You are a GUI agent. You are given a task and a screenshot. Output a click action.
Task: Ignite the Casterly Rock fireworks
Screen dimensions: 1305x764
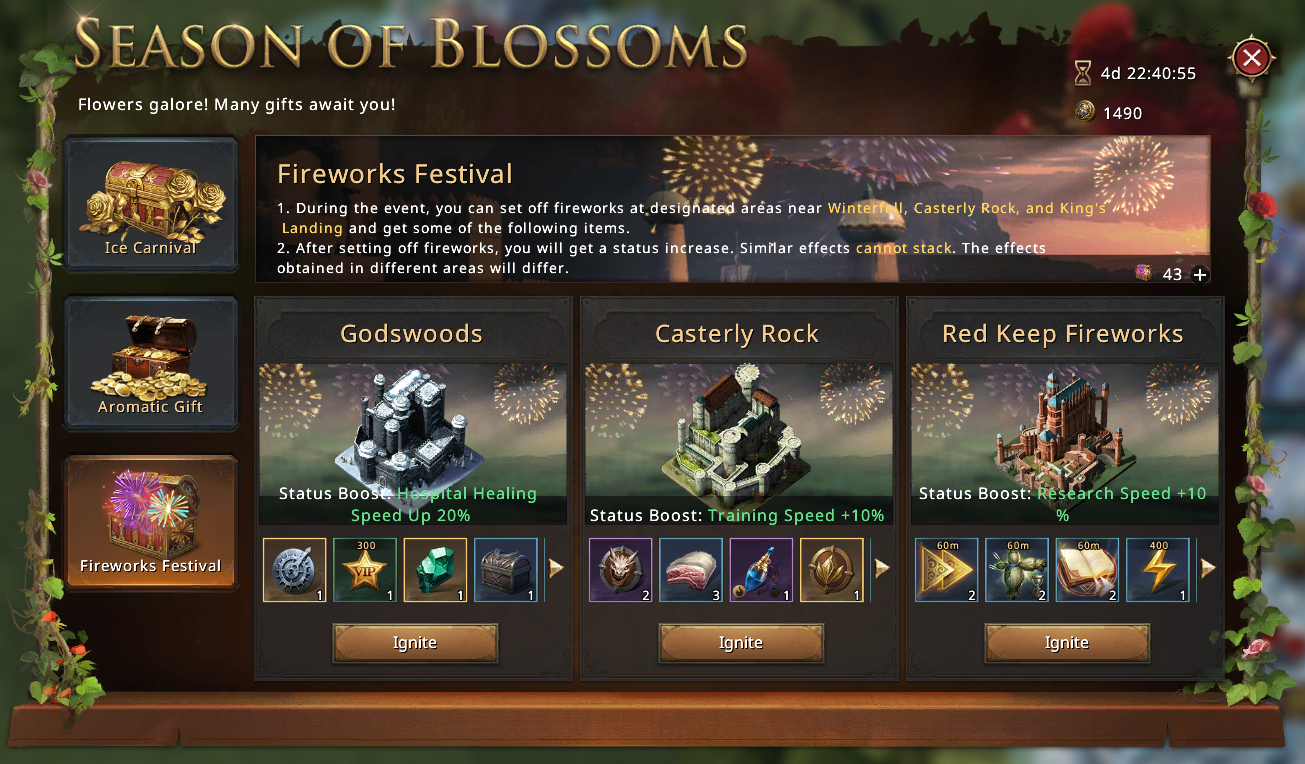click(740, 643)
